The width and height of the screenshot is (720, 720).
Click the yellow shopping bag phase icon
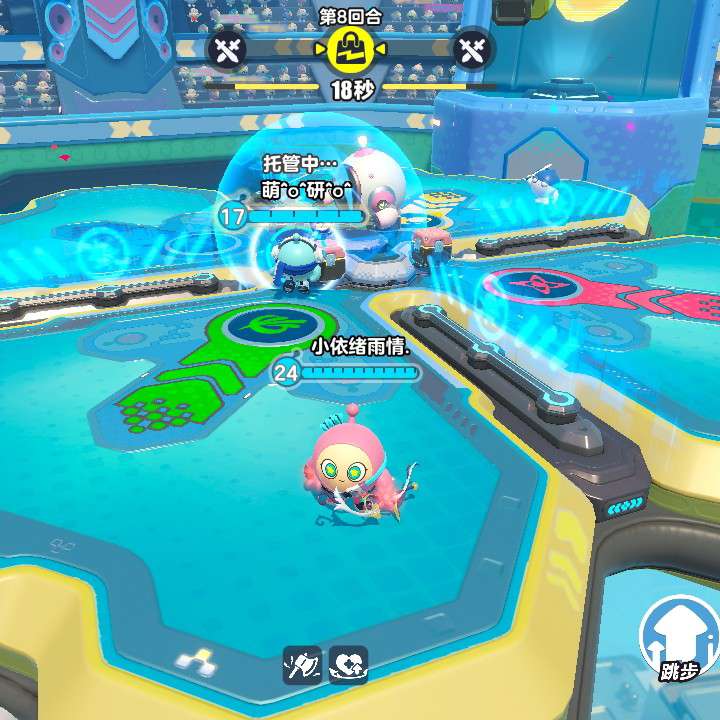click(350, 49)
